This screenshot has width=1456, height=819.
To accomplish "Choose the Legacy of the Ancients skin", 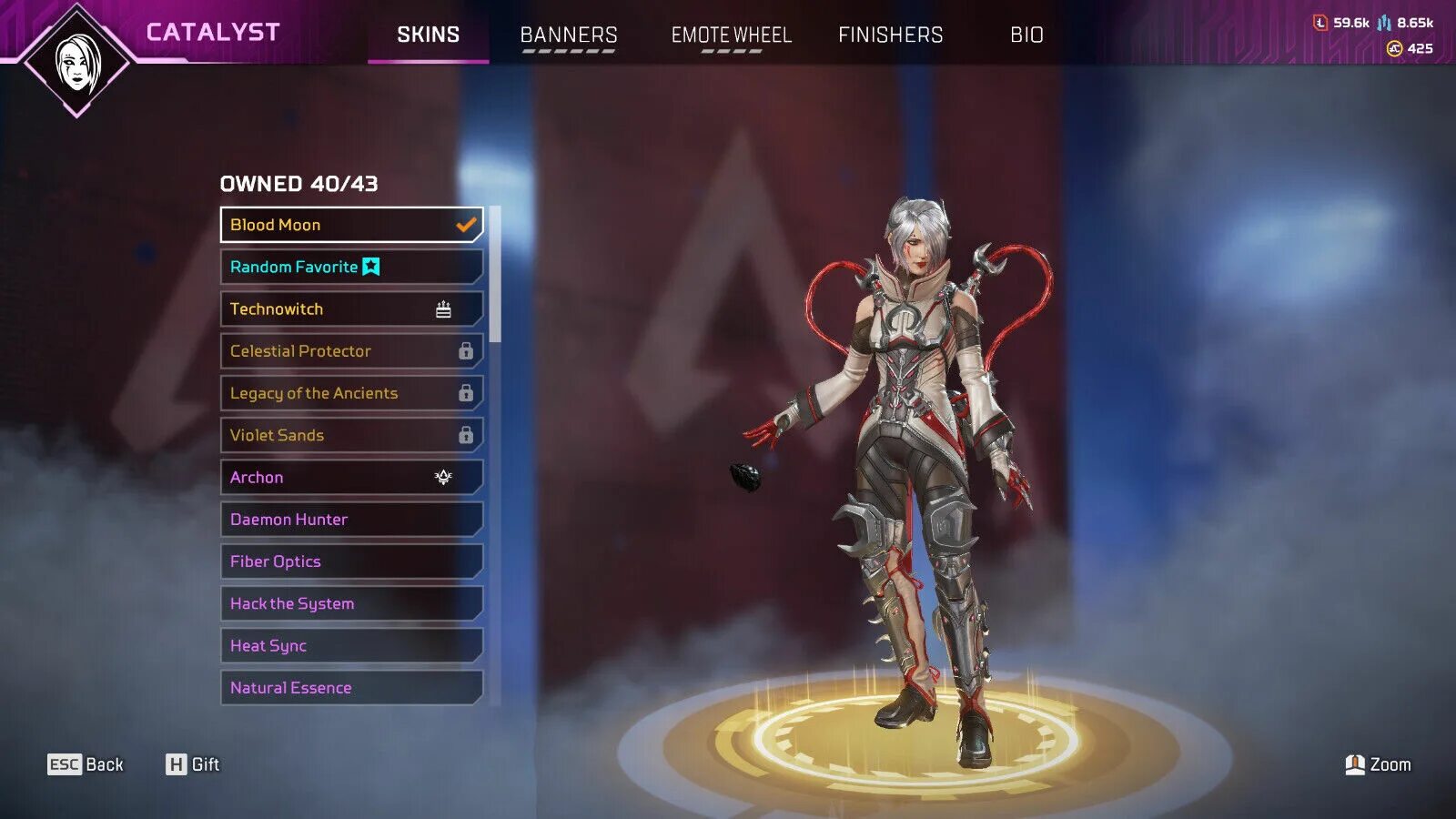I will (351, 393).
